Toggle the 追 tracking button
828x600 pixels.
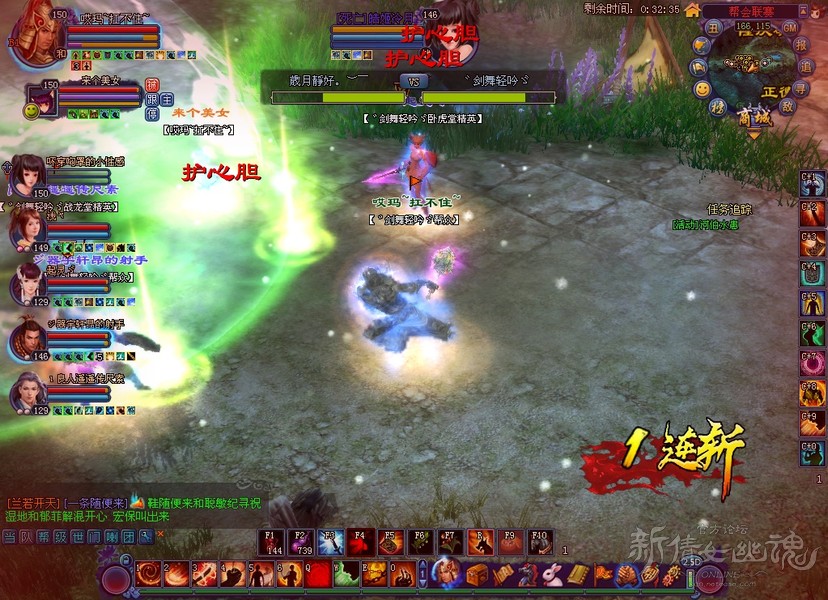point(806,66)
